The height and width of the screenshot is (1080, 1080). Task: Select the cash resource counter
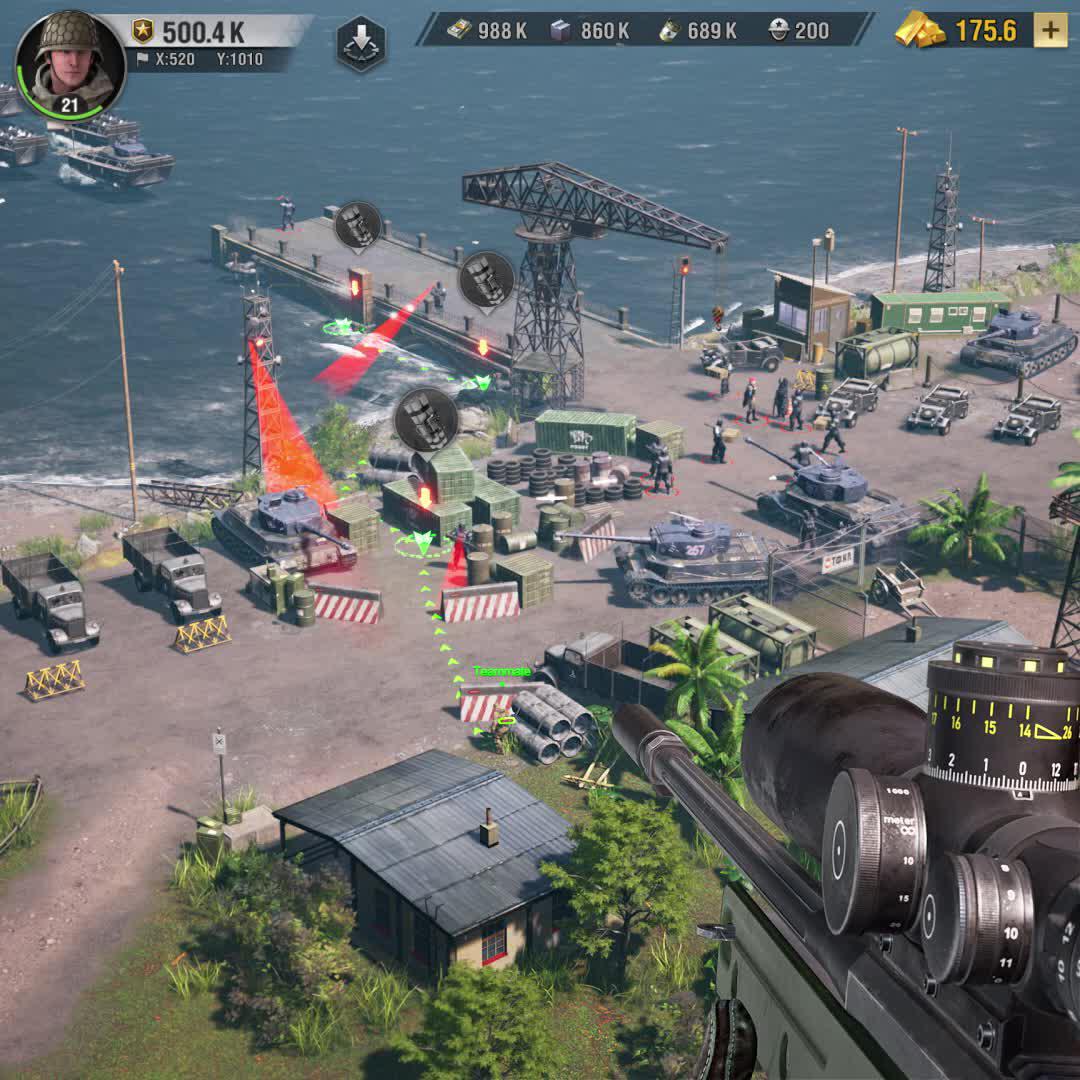click(x=488, y=31)
